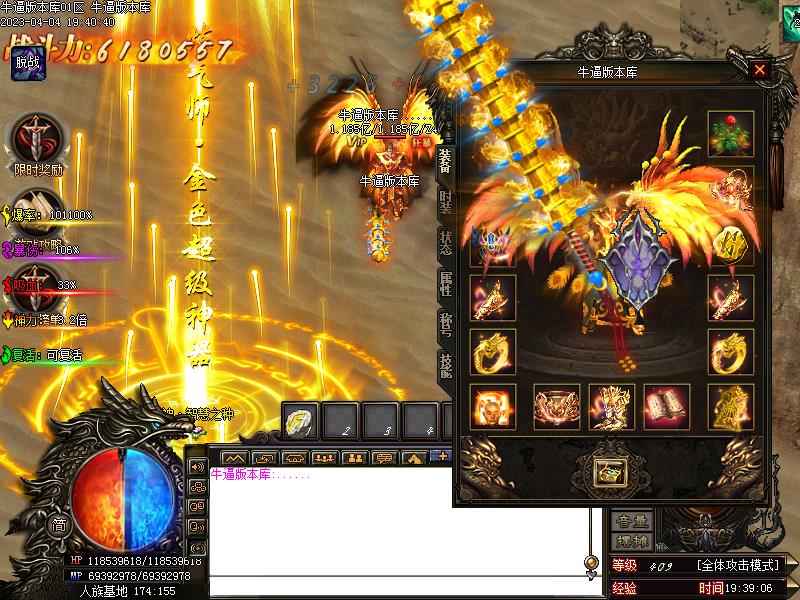
Task: Click the open book equipment slot
Action: click(667, 406)
